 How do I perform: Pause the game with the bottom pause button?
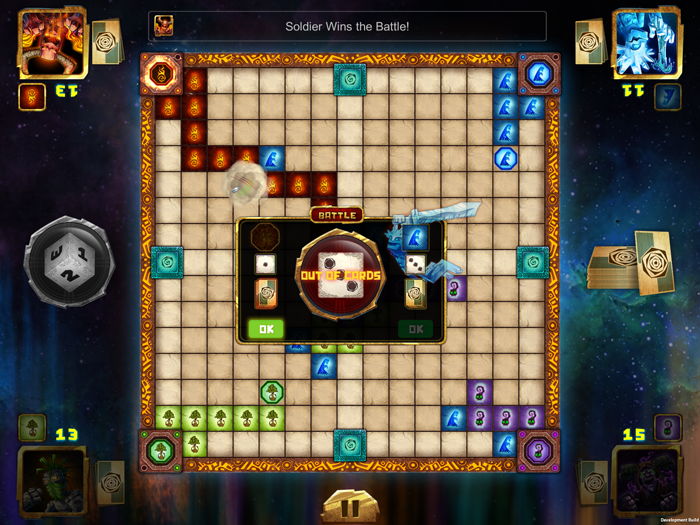click(x=349, y=507)
